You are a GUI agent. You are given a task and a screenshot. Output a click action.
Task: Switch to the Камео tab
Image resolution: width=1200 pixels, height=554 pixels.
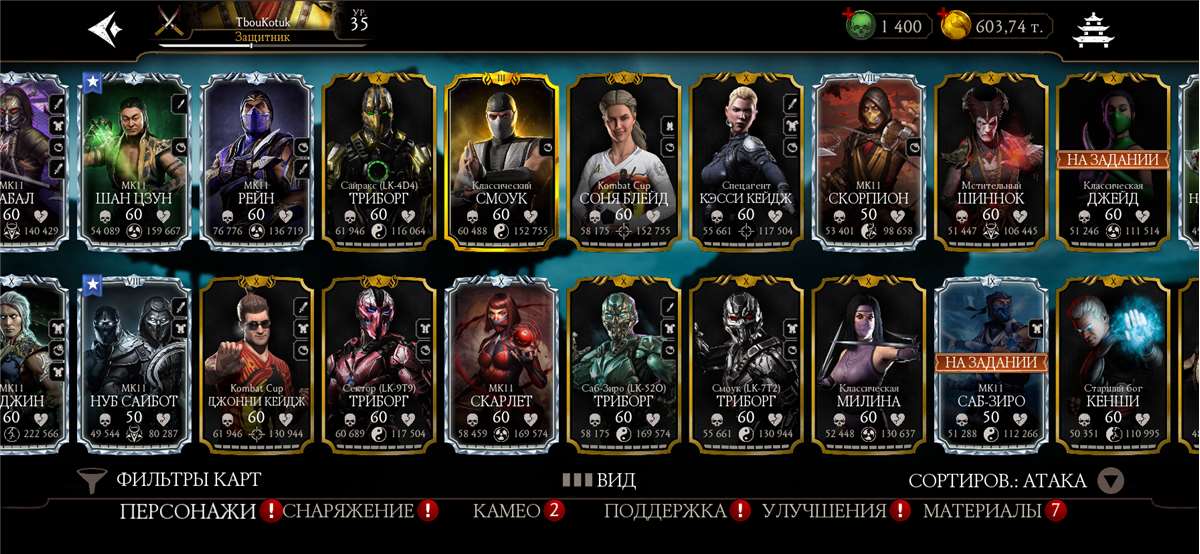pos(507,511)
